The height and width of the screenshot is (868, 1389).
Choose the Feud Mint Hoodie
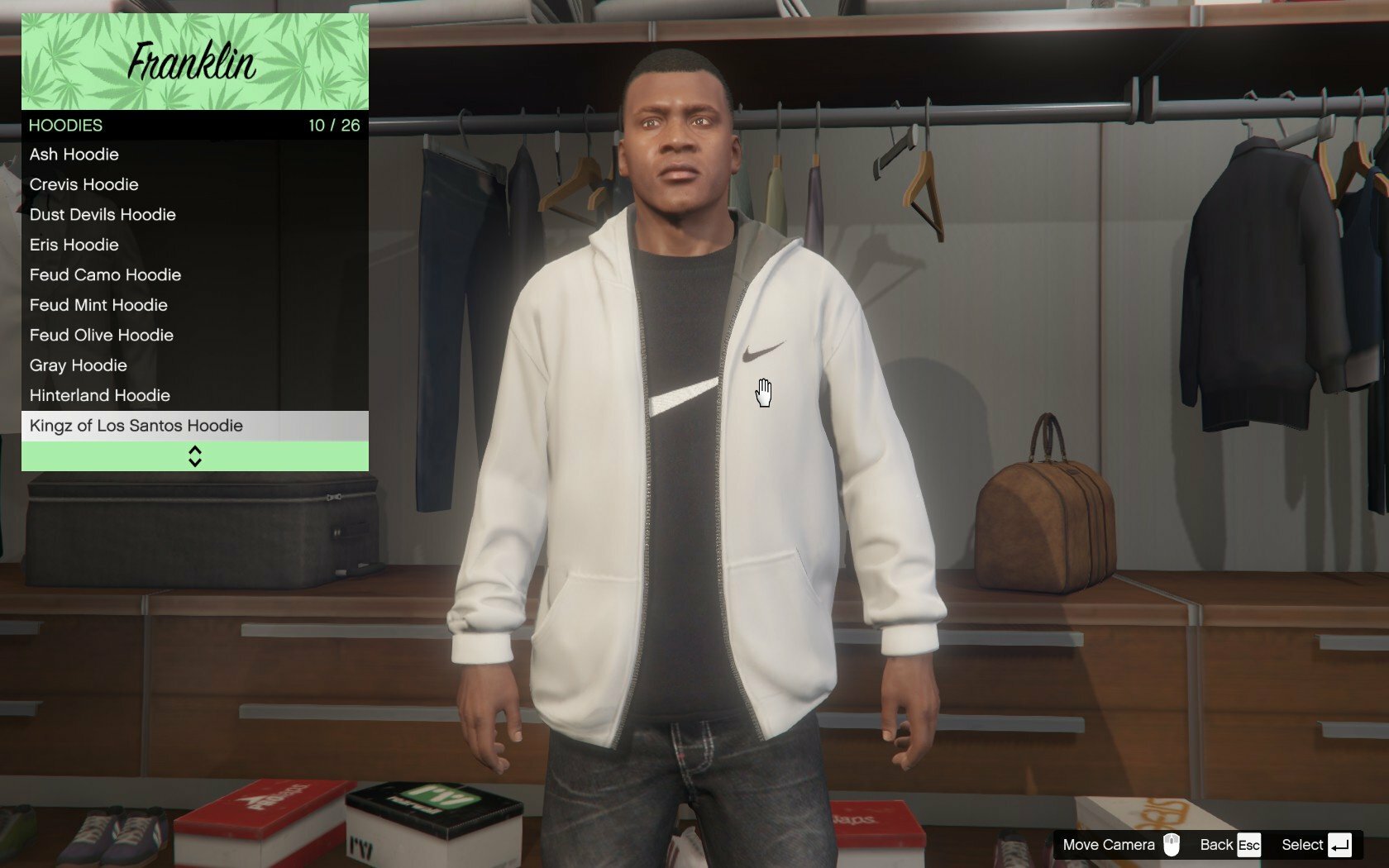click(x=98, y=305)
